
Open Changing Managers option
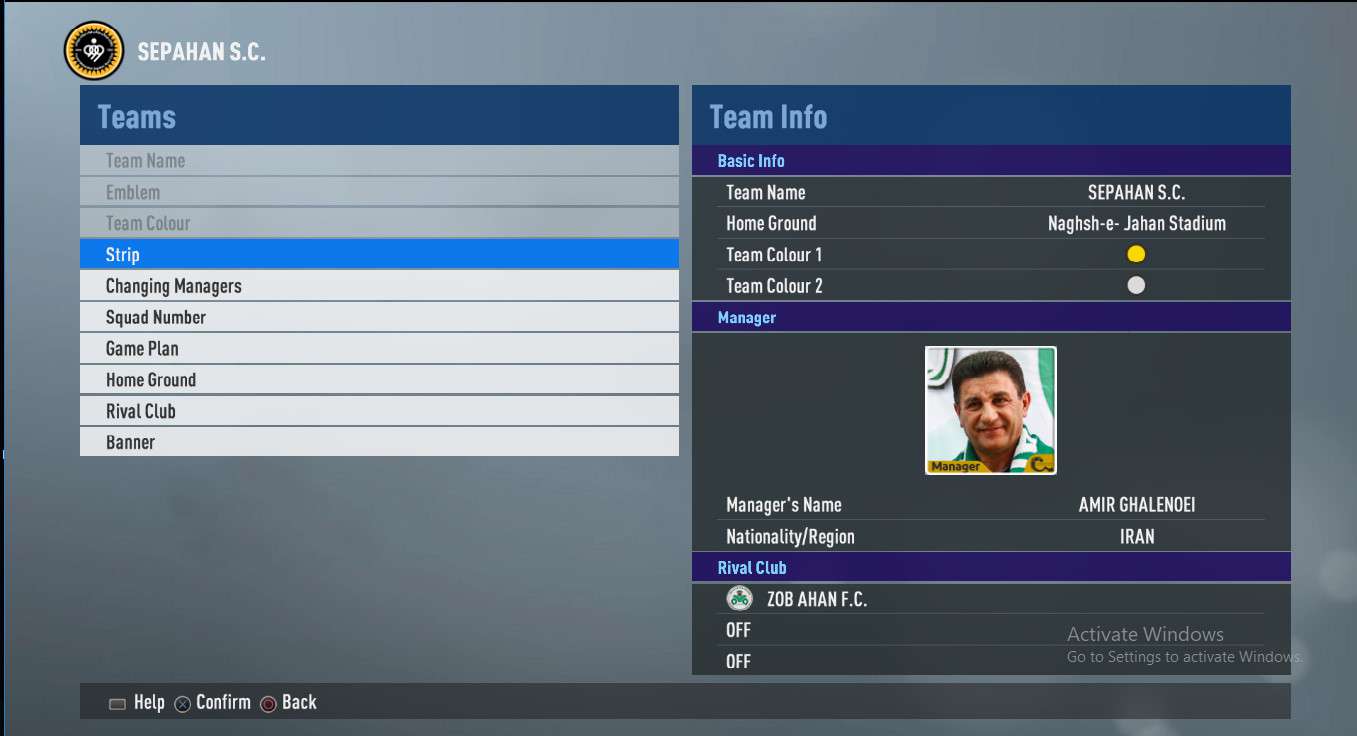[379, 286]
